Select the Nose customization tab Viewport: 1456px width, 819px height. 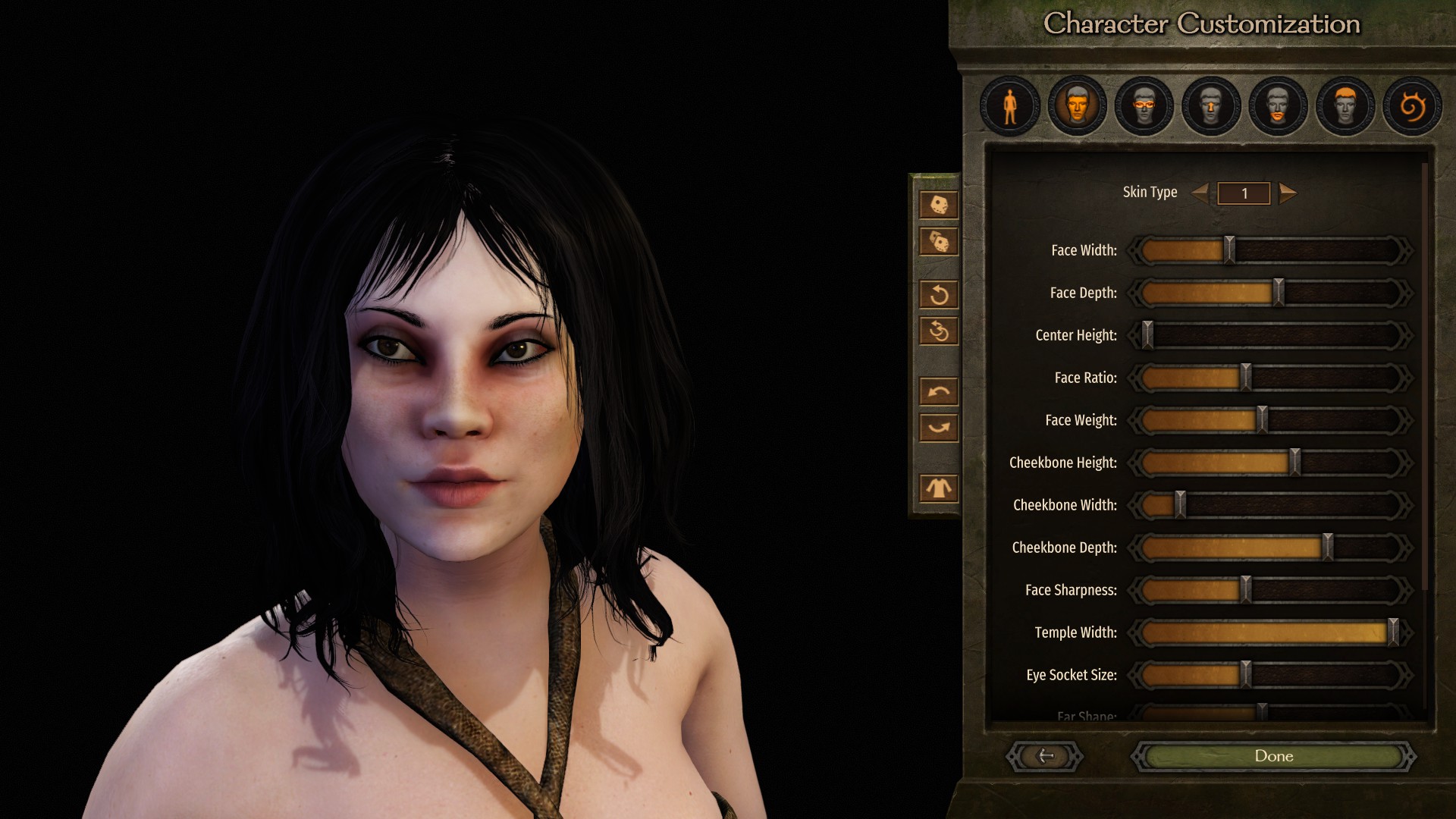point(1211,106)
